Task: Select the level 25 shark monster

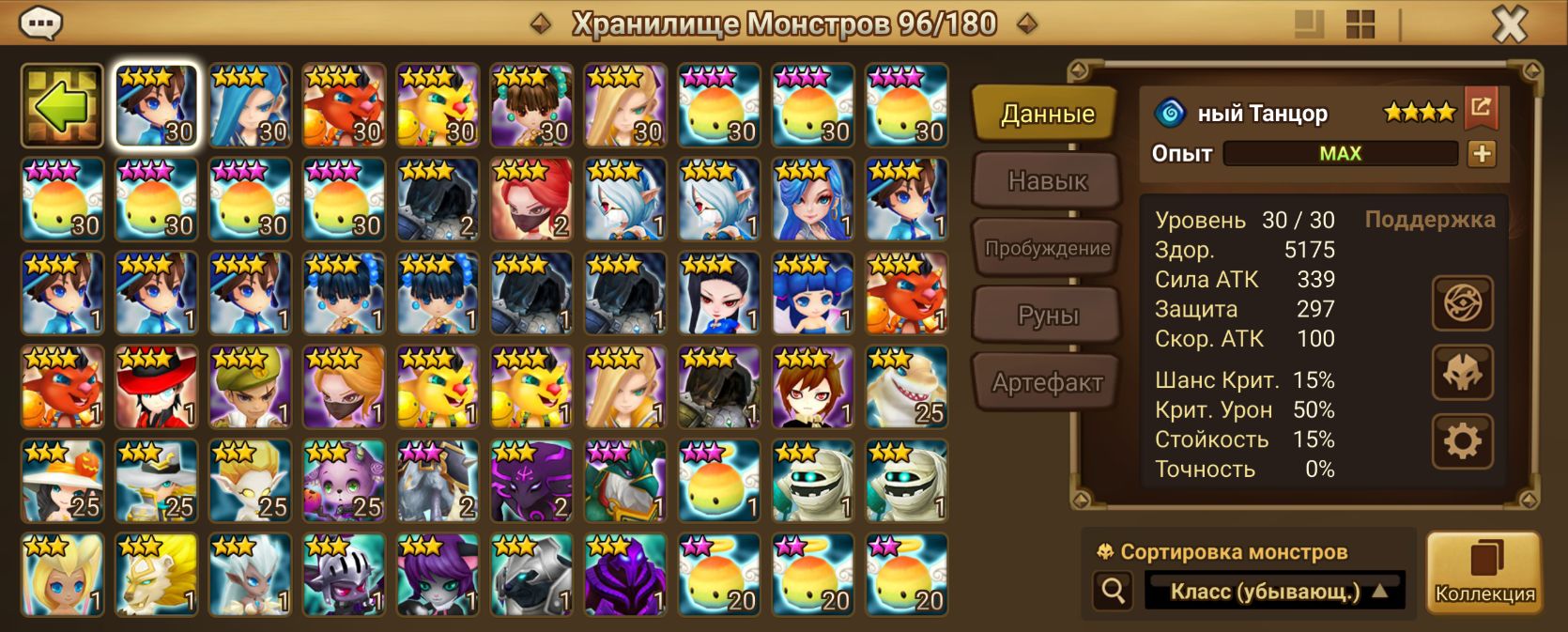Action: click(907, 387)
